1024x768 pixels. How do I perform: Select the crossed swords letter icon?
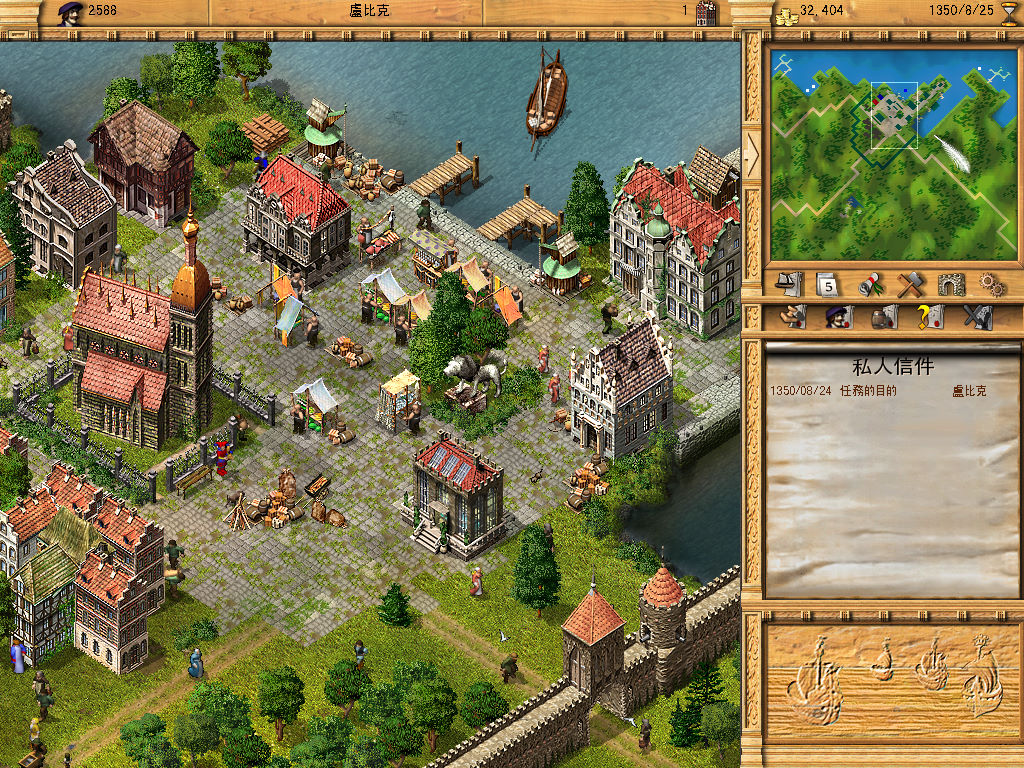pos(976,318)
